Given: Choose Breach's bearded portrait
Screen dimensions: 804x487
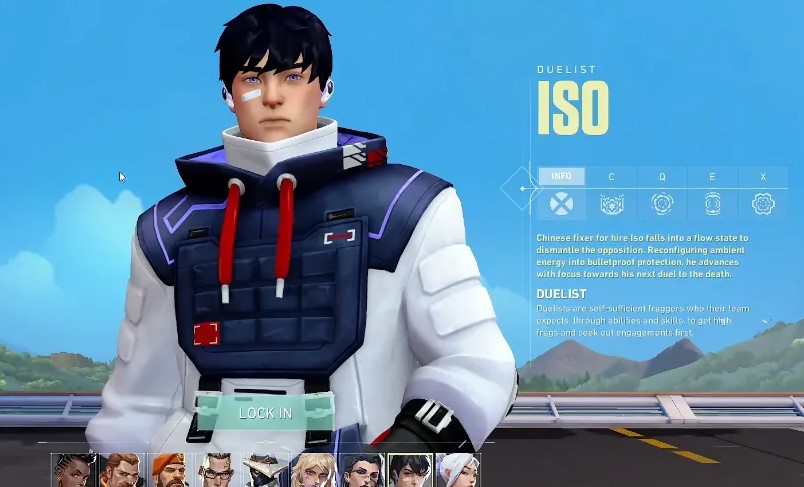Looking at the screenshot, I should pos(121,470).
